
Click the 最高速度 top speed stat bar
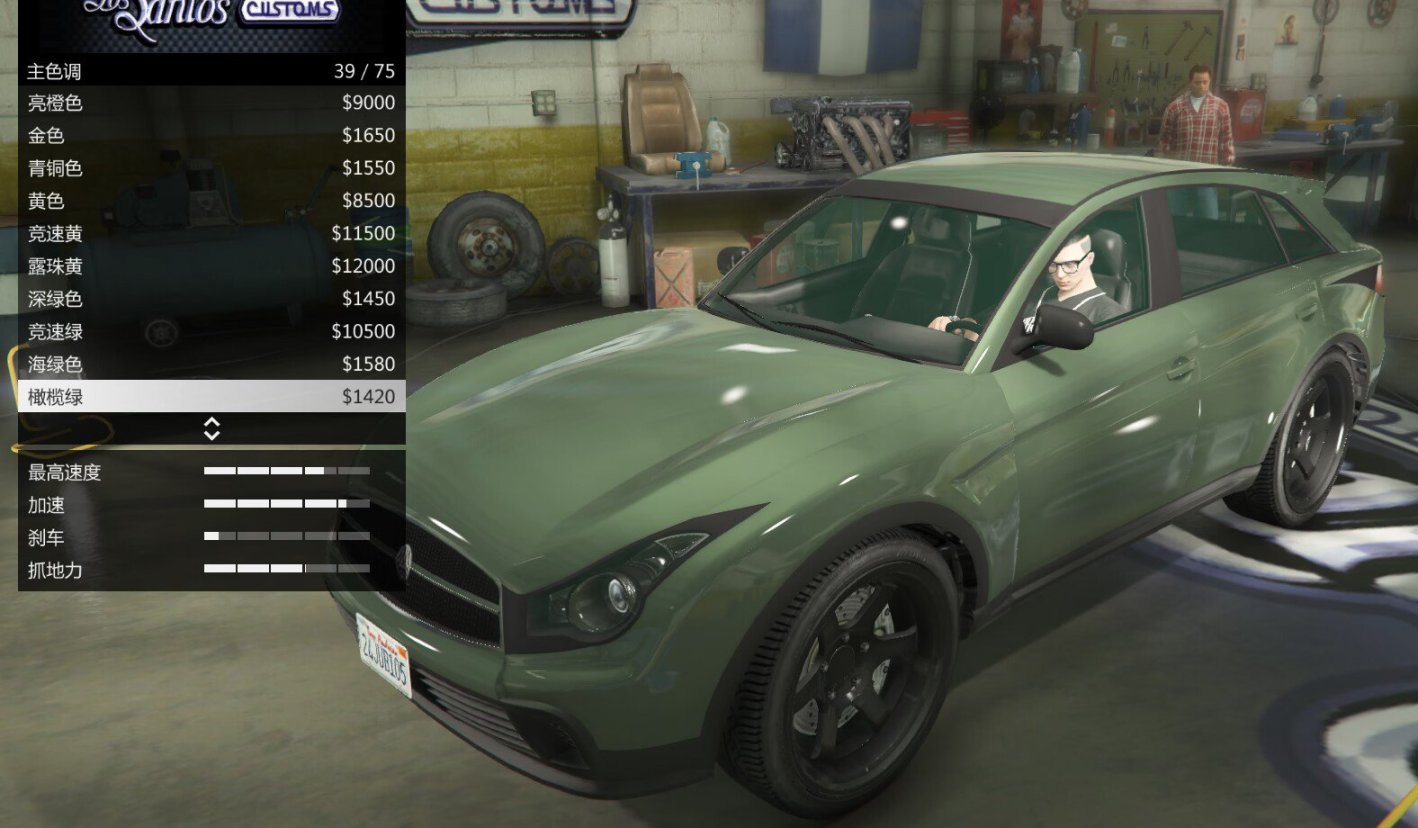285,472
